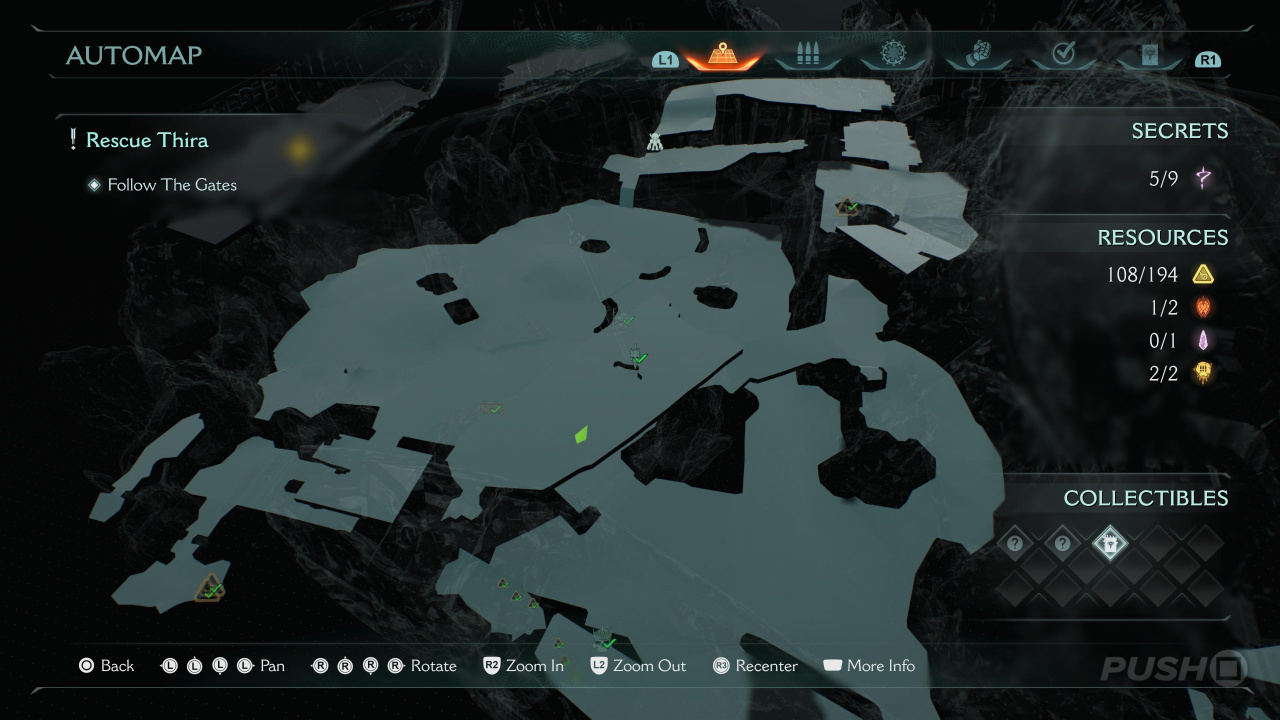This screenshot has height=720, width=1280.
Task: Open the spiked sawblade tab
Action: pyautogui.click(x=893, y=55)
